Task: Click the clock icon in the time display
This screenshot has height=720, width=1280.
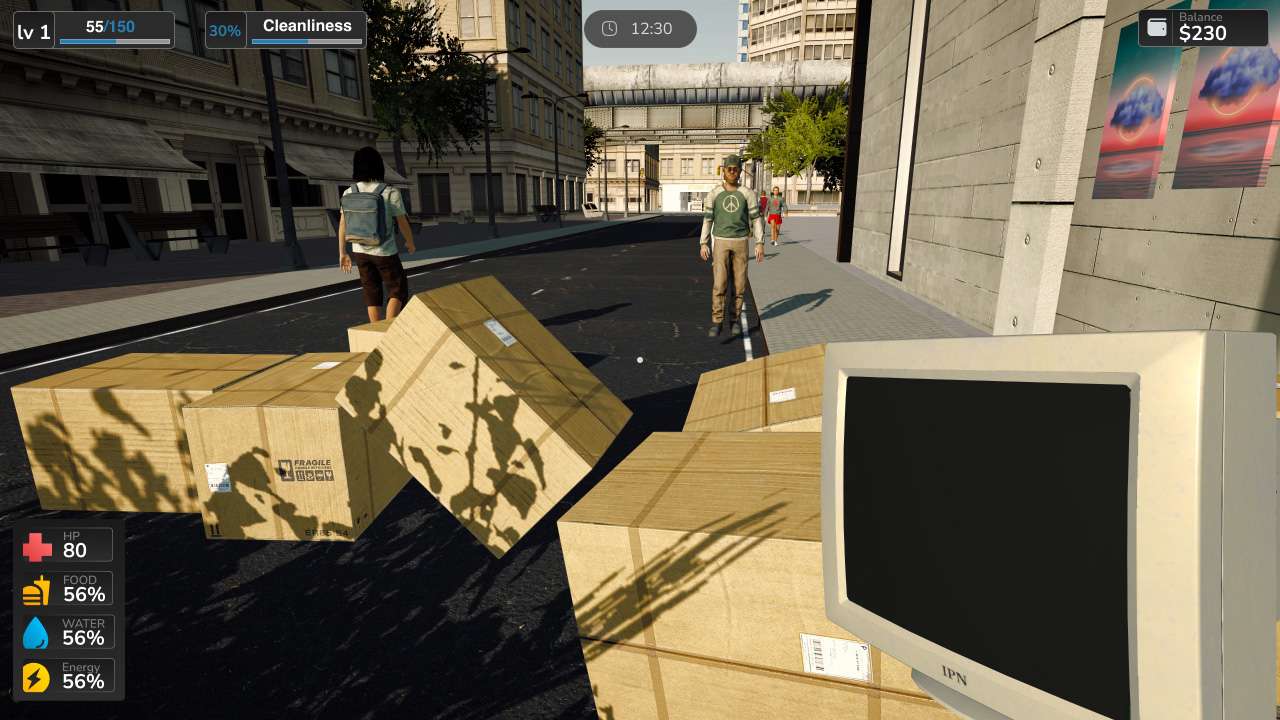Action: (x=609, y=28)
